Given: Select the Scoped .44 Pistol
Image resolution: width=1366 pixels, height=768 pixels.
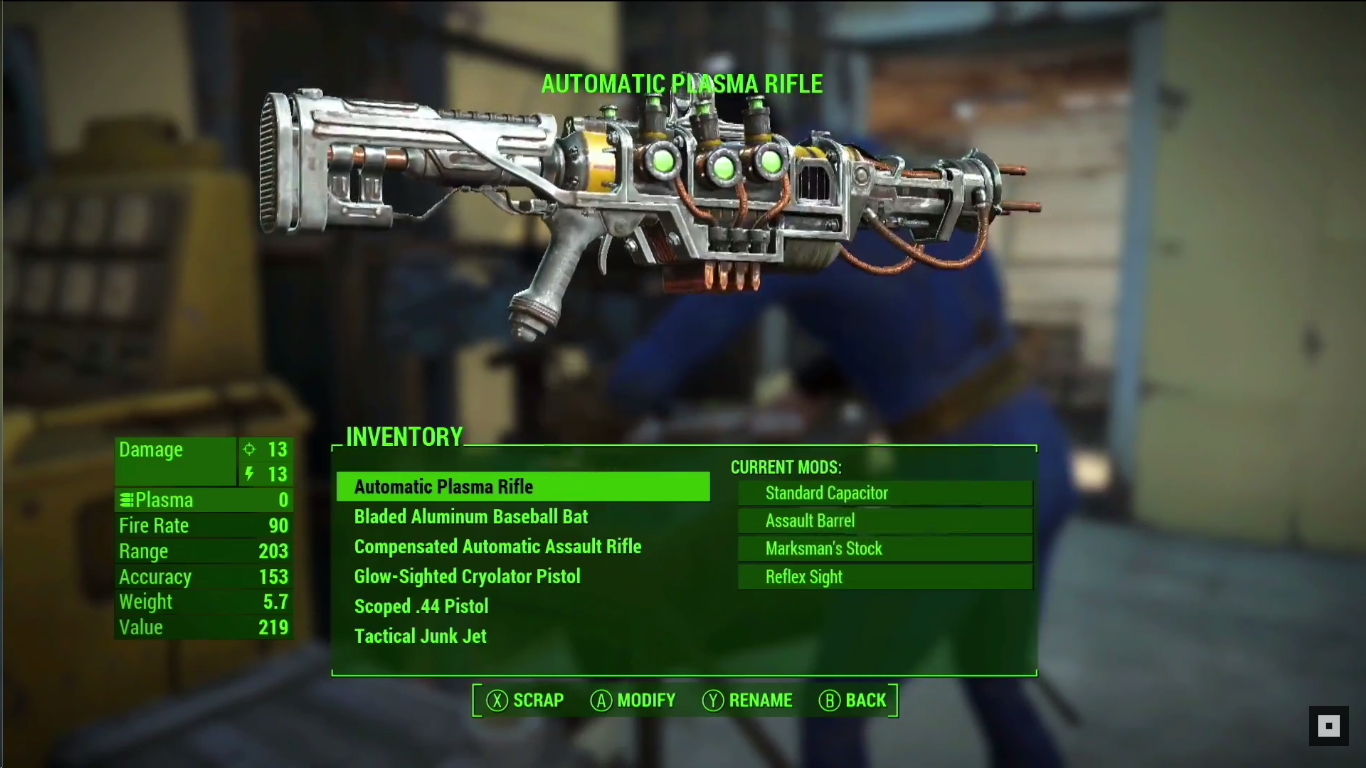Looking at the screenshot, I should tap(421, 607).
